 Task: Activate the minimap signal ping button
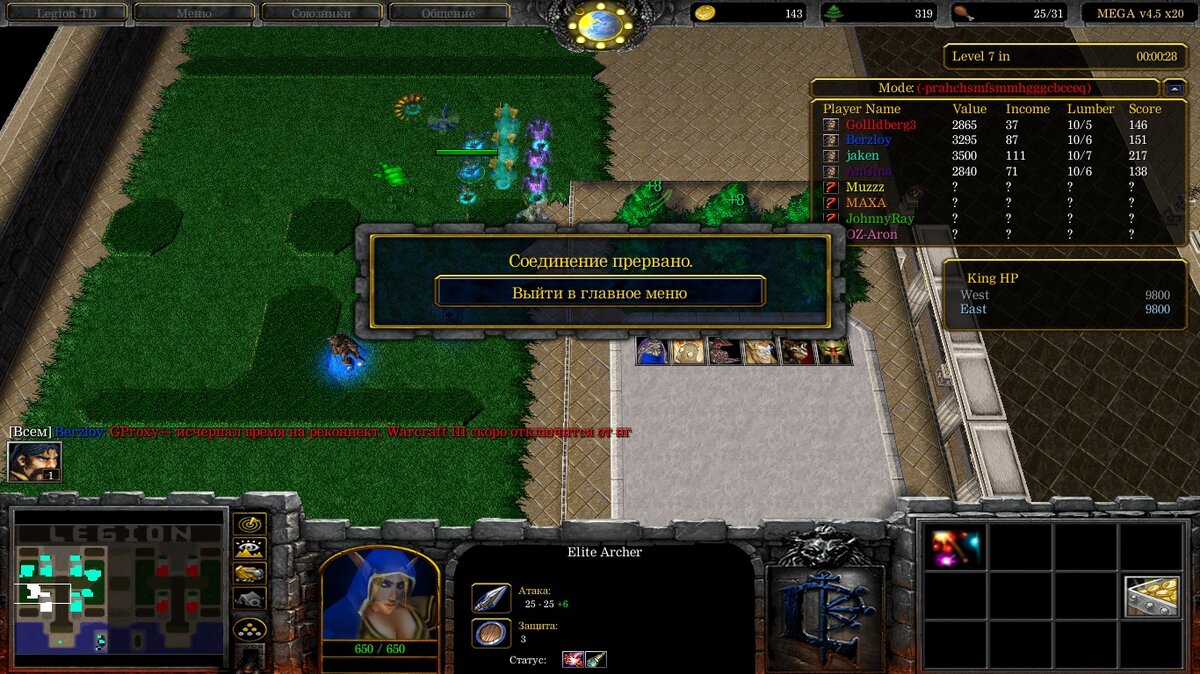coord(249,524)
